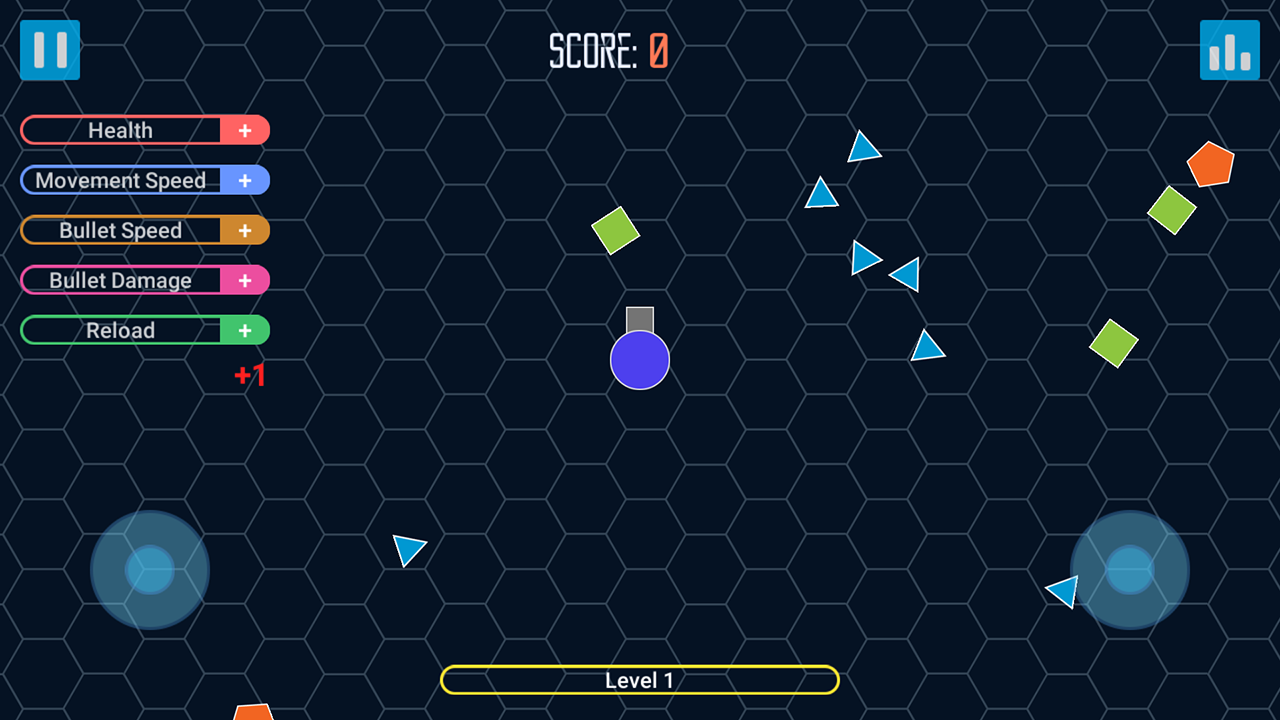Click the plus icon on Bullet Speed
This screenshot has width=1280, height=720.
(245, 230)
